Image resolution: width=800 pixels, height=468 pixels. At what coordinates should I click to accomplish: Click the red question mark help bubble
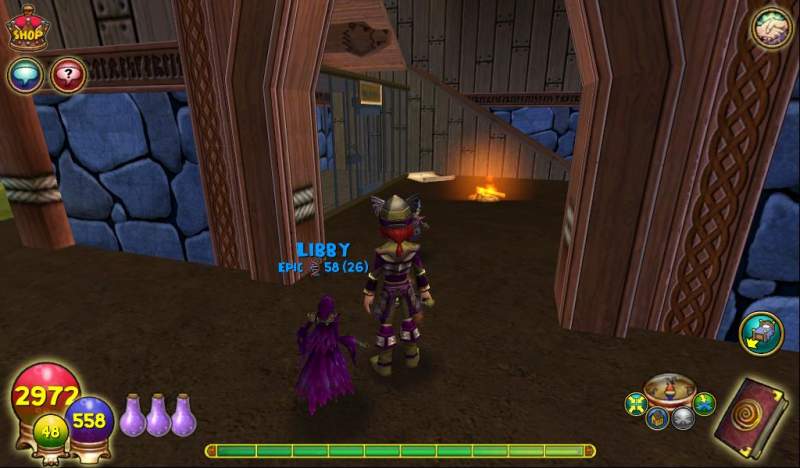67,74
